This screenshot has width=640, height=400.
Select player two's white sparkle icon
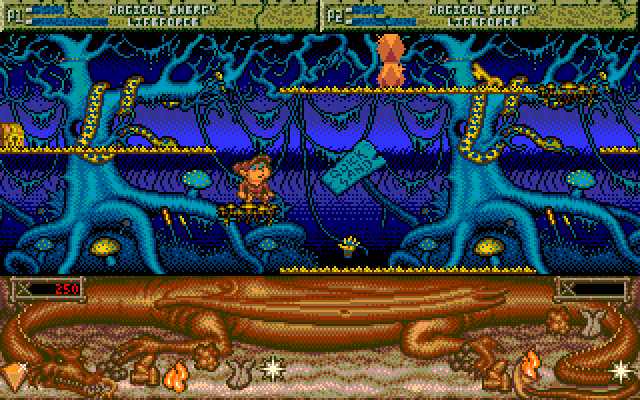(x=621, y=370)
